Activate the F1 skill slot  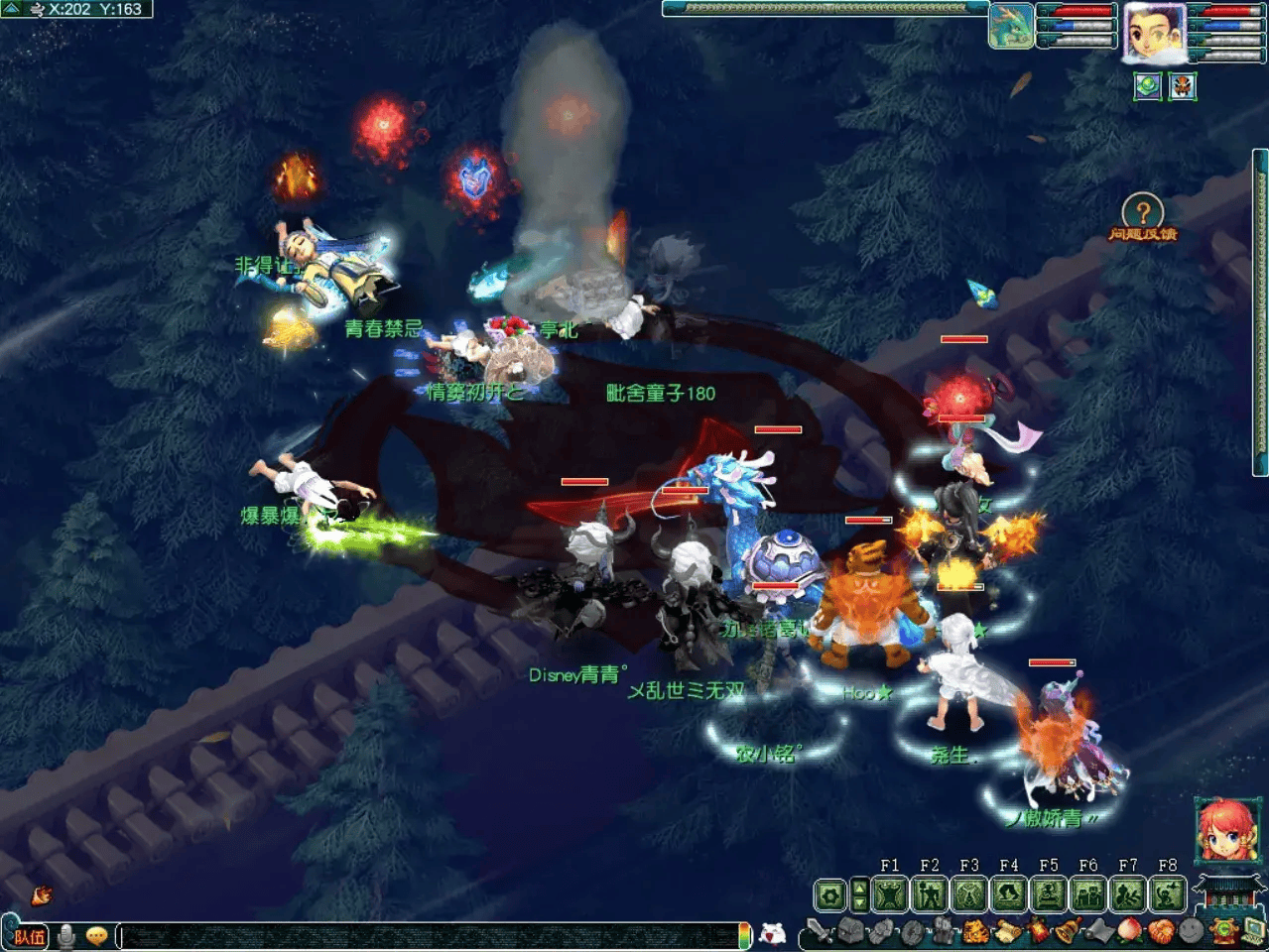890,894
